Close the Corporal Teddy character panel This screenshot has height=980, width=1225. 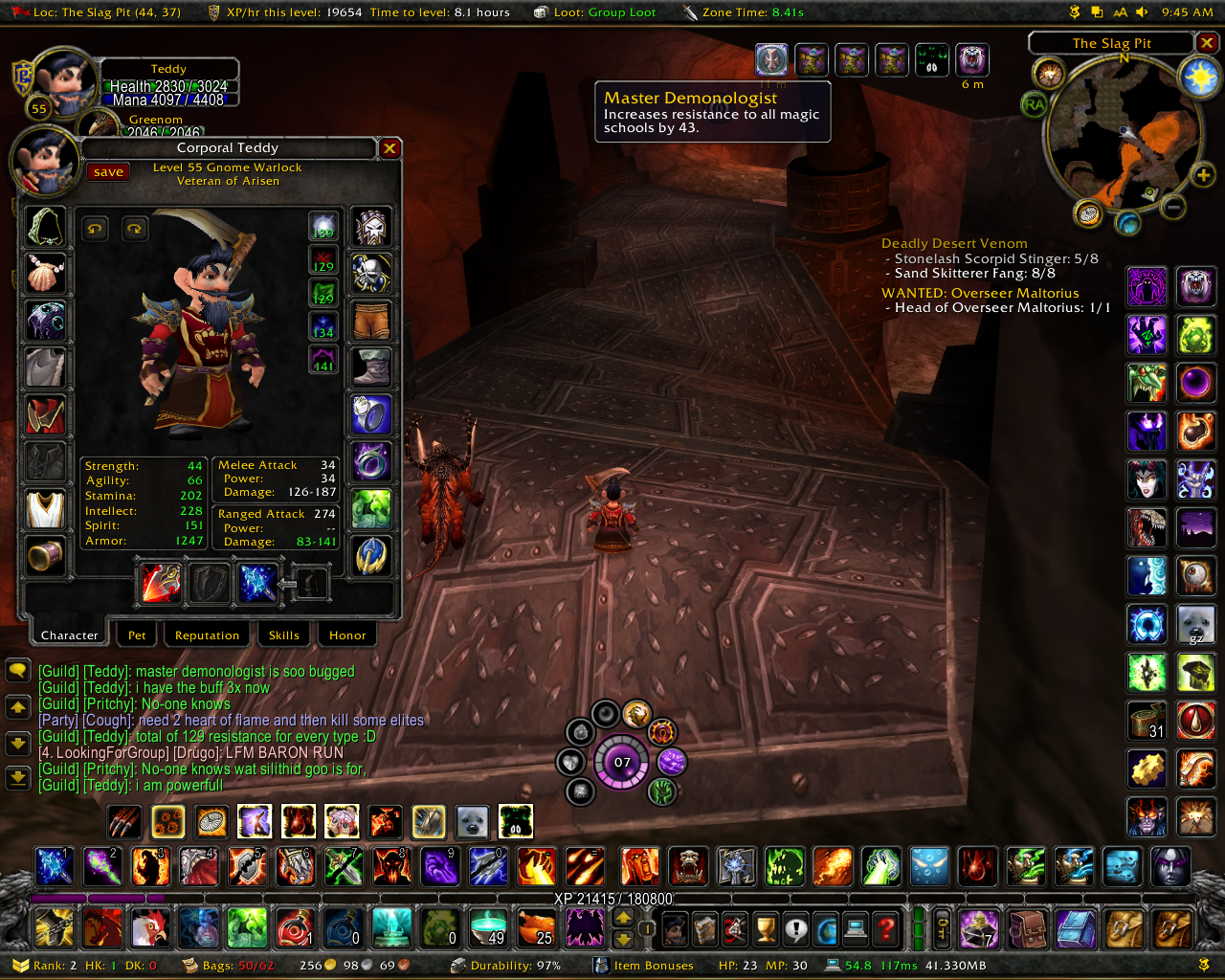[390, 148]
